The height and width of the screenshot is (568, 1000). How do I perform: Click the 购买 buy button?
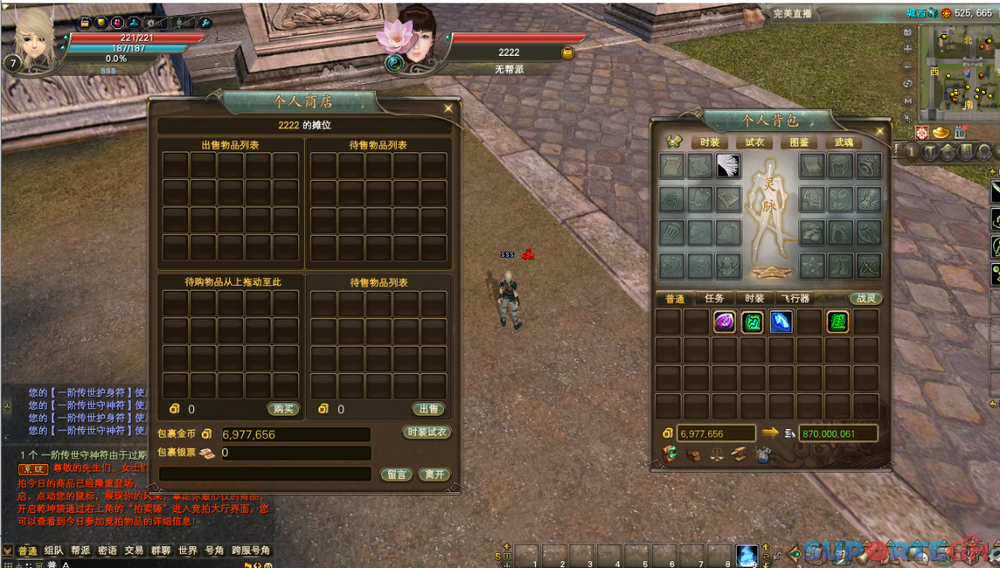coord(283,409)
